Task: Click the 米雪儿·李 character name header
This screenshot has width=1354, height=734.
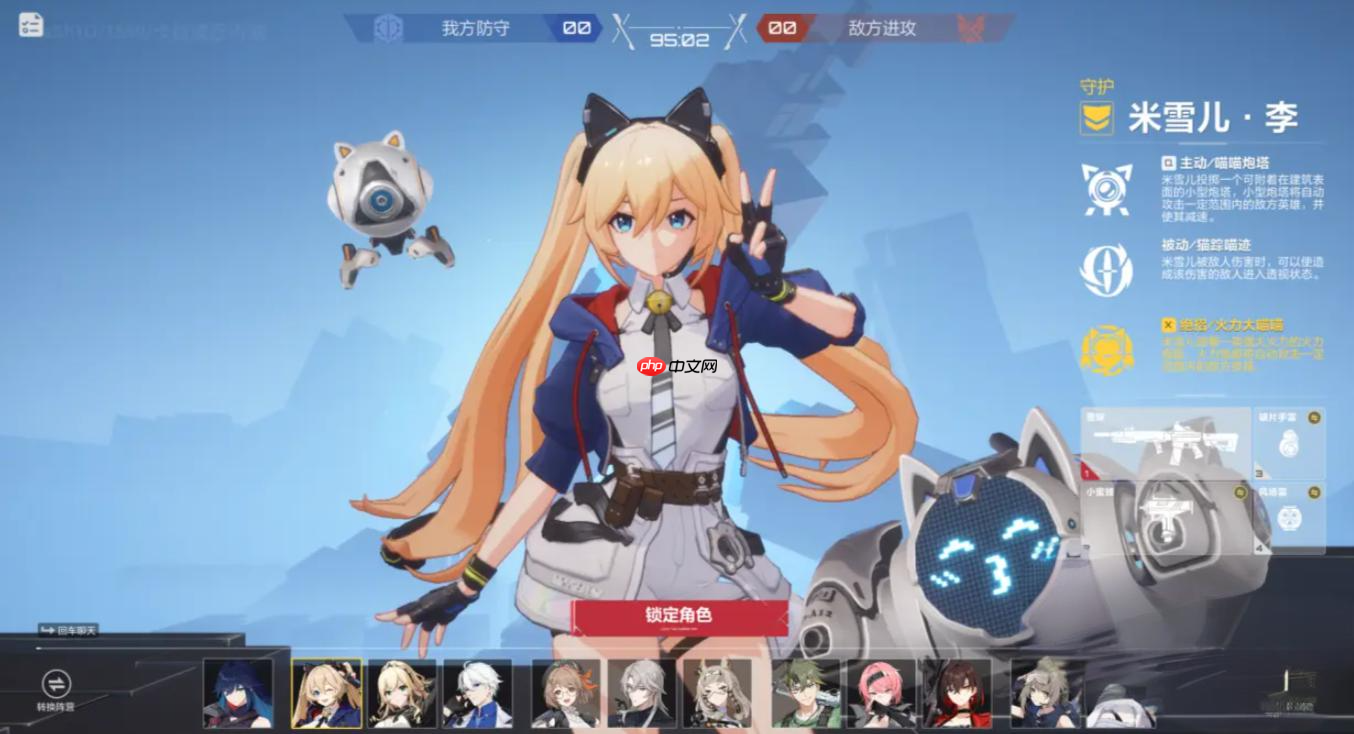Action: tap(1213, 117)
